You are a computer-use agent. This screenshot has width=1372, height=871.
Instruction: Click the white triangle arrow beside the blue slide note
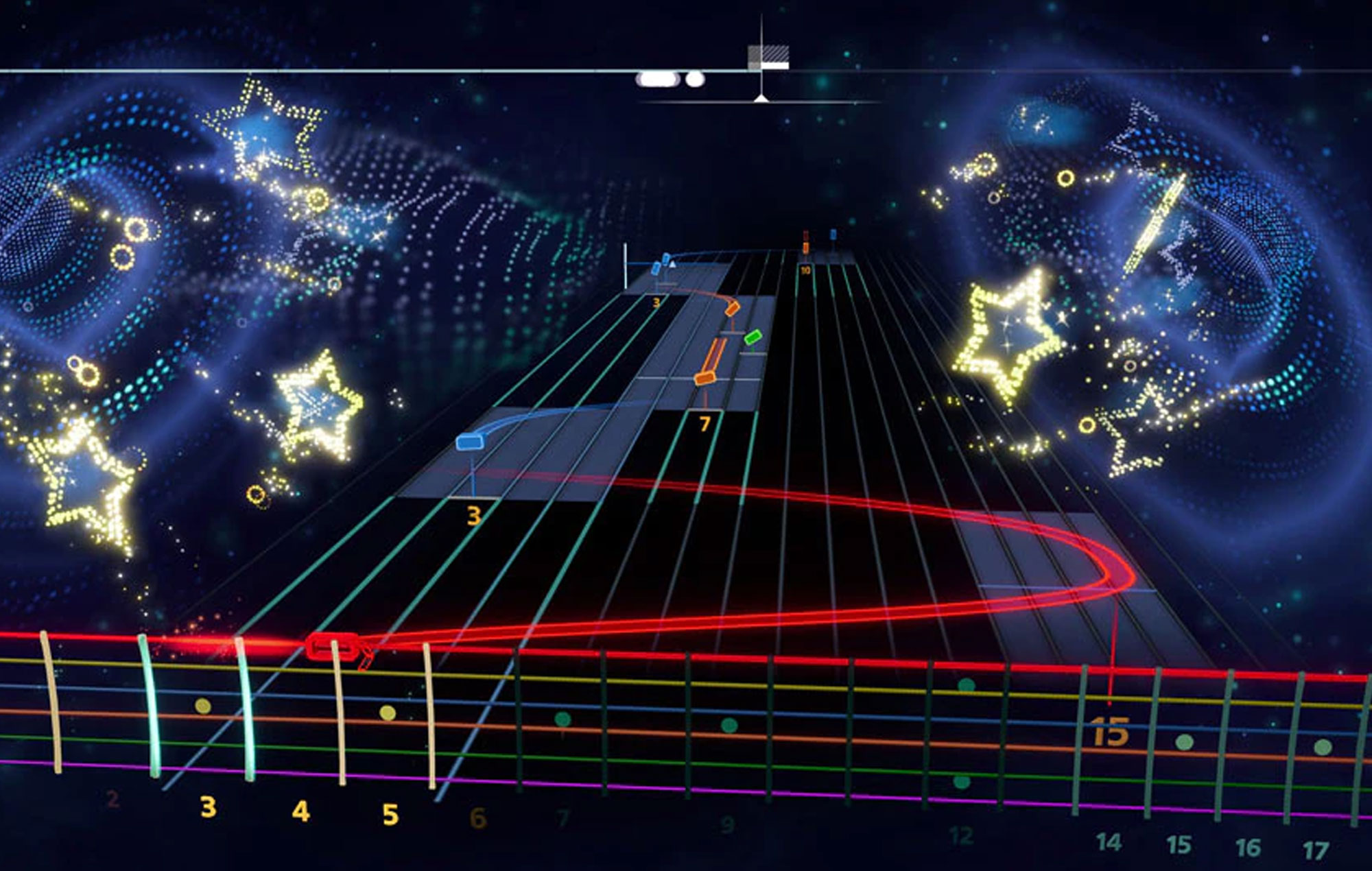click(x=672, y=265)
